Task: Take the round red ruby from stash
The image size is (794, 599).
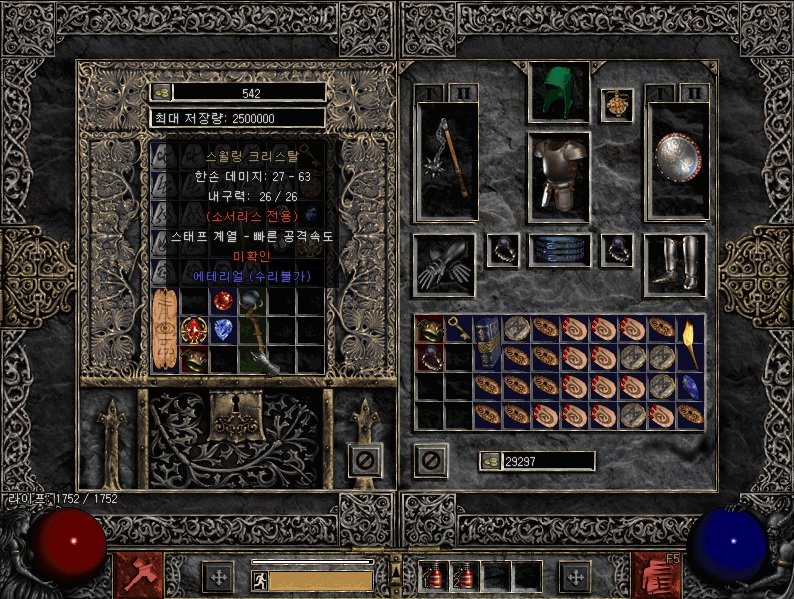Action: coord(222,300)
